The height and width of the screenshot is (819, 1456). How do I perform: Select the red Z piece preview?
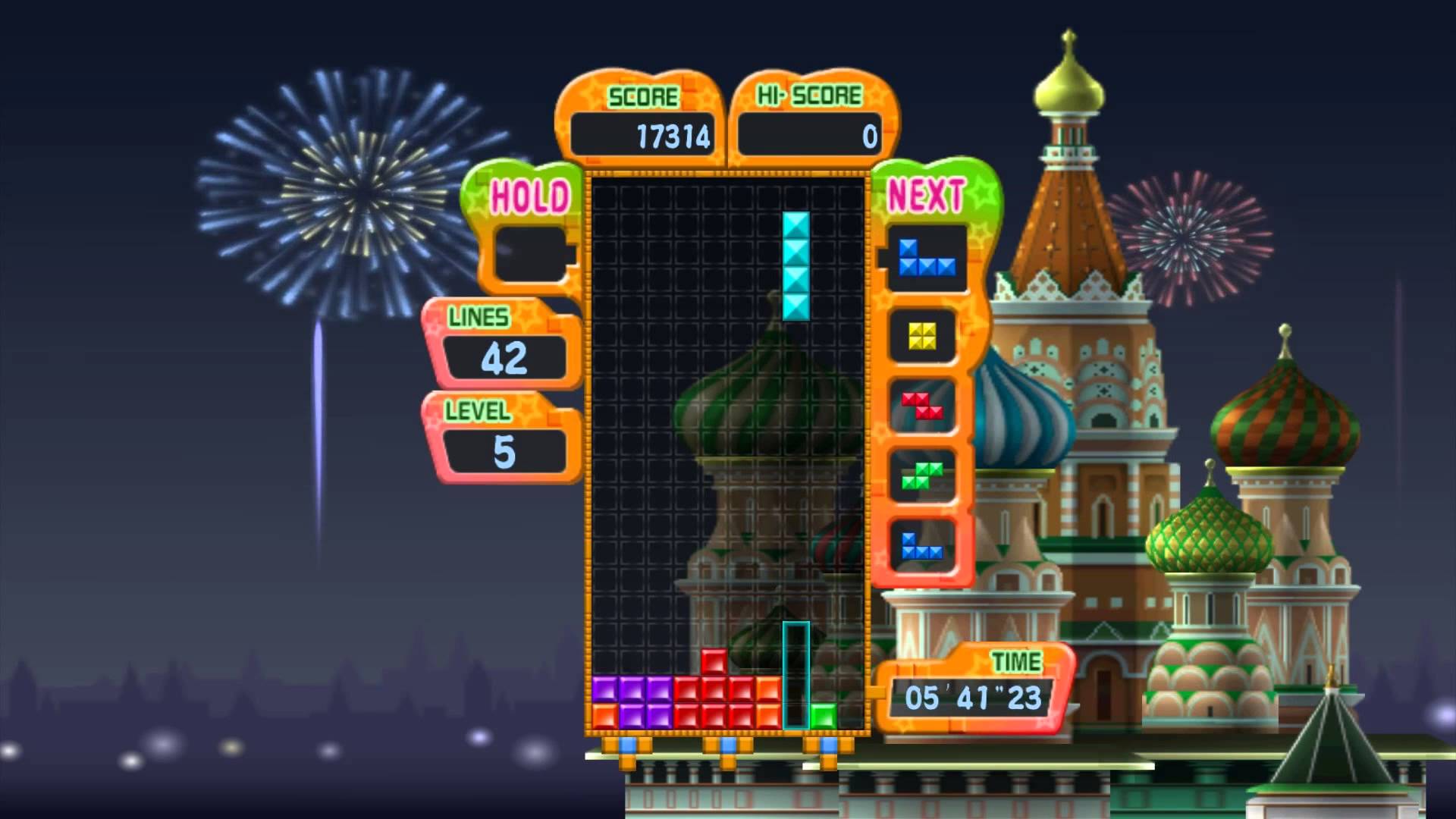tap(922, 406)
